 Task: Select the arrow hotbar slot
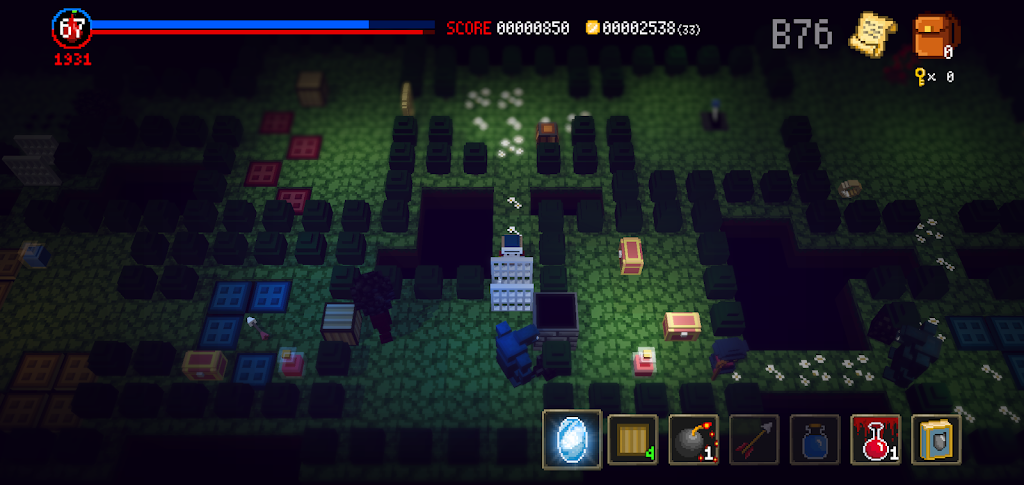point(754,439)
